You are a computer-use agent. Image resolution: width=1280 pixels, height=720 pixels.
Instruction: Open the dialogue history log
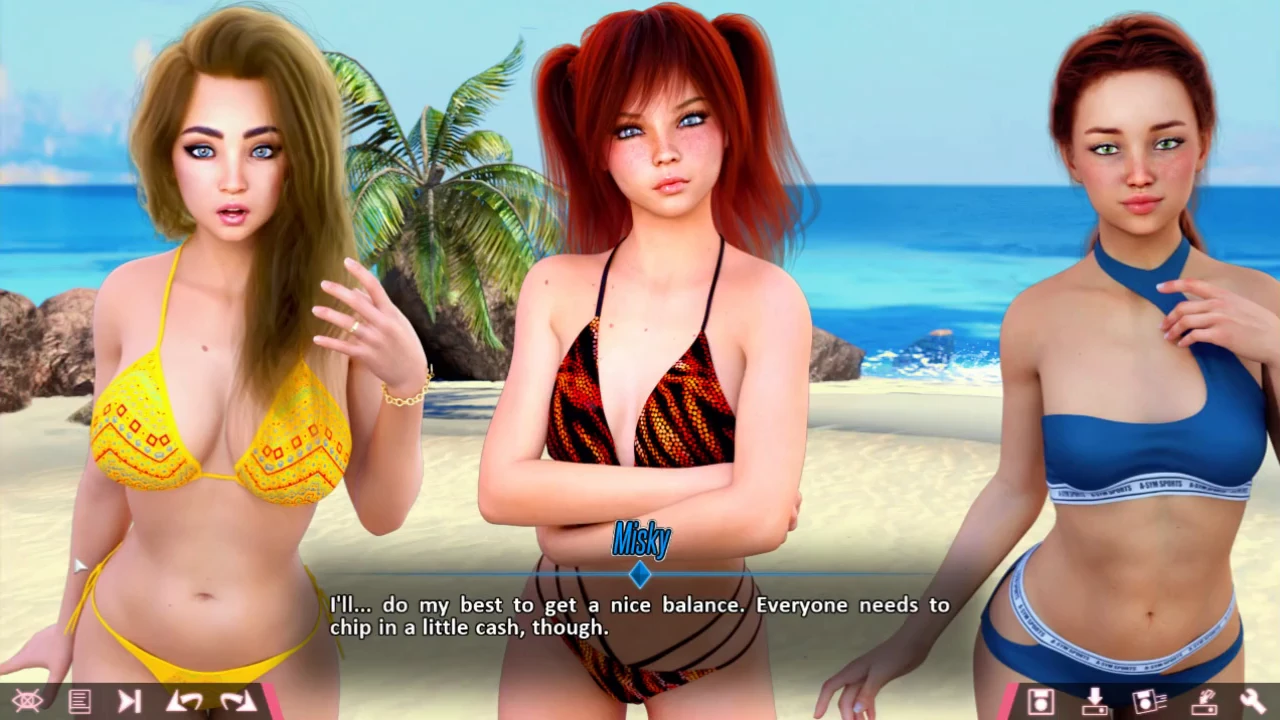(79, 701)
